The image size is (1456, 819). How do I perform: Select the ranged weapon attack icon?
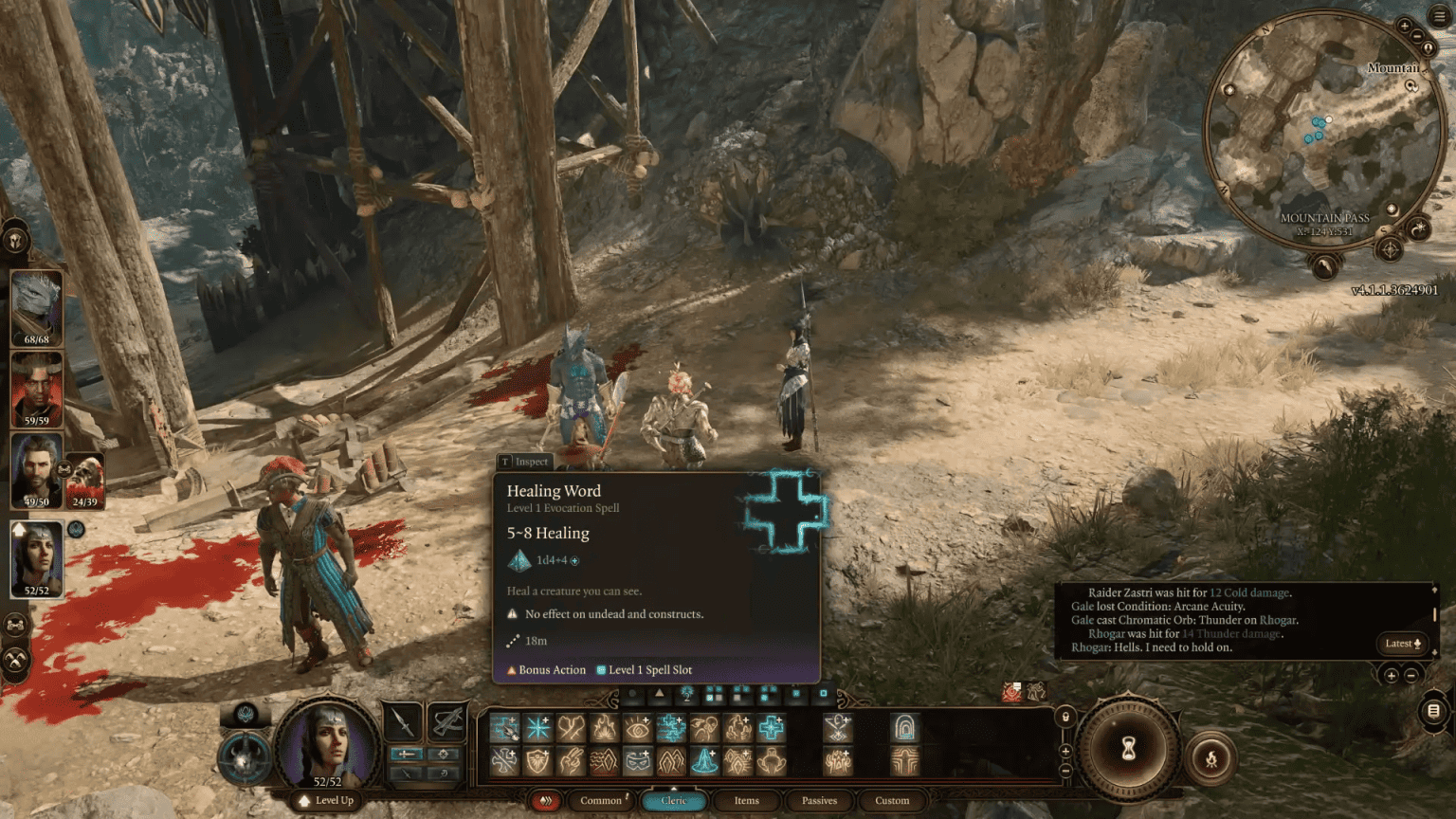(447, 721)
